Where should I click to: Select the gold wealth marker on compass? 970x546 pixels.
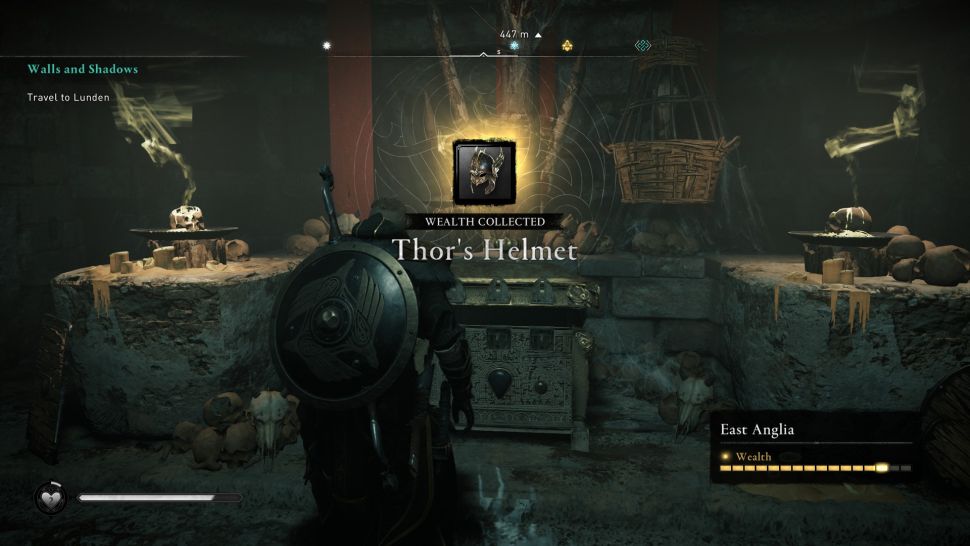(x=567, y=46)
